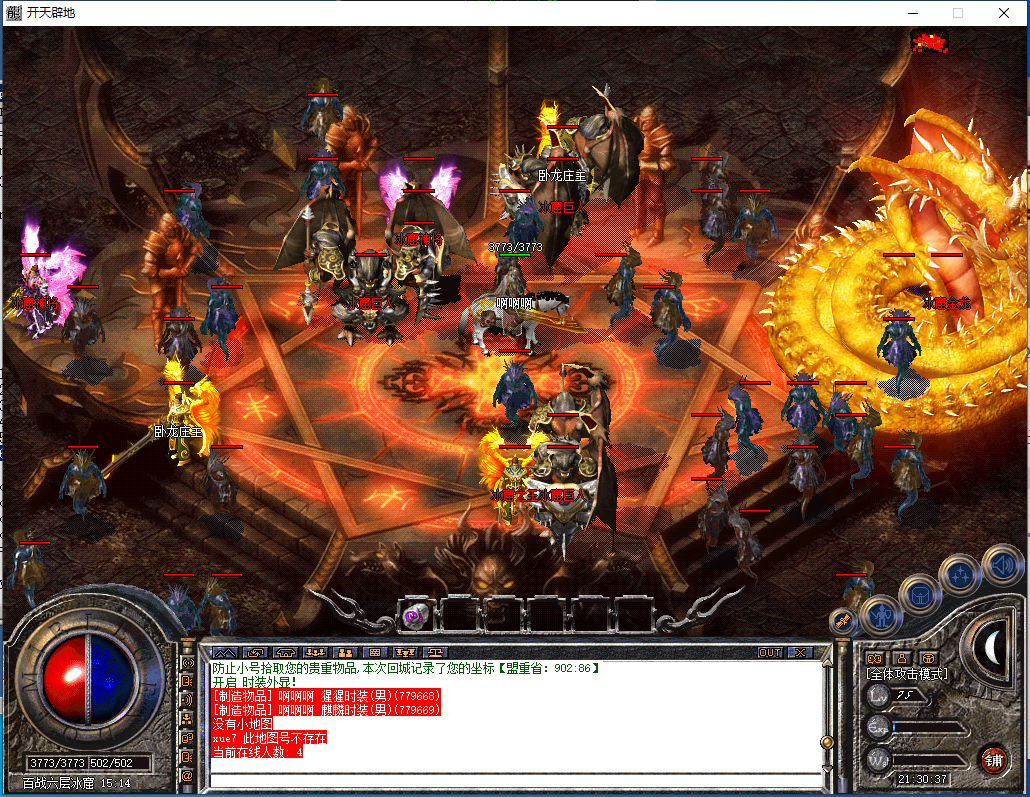This screenshot has width=1030, height=797.
Task: Select the @ channel button beside chat
Action: tap(187, 775)
